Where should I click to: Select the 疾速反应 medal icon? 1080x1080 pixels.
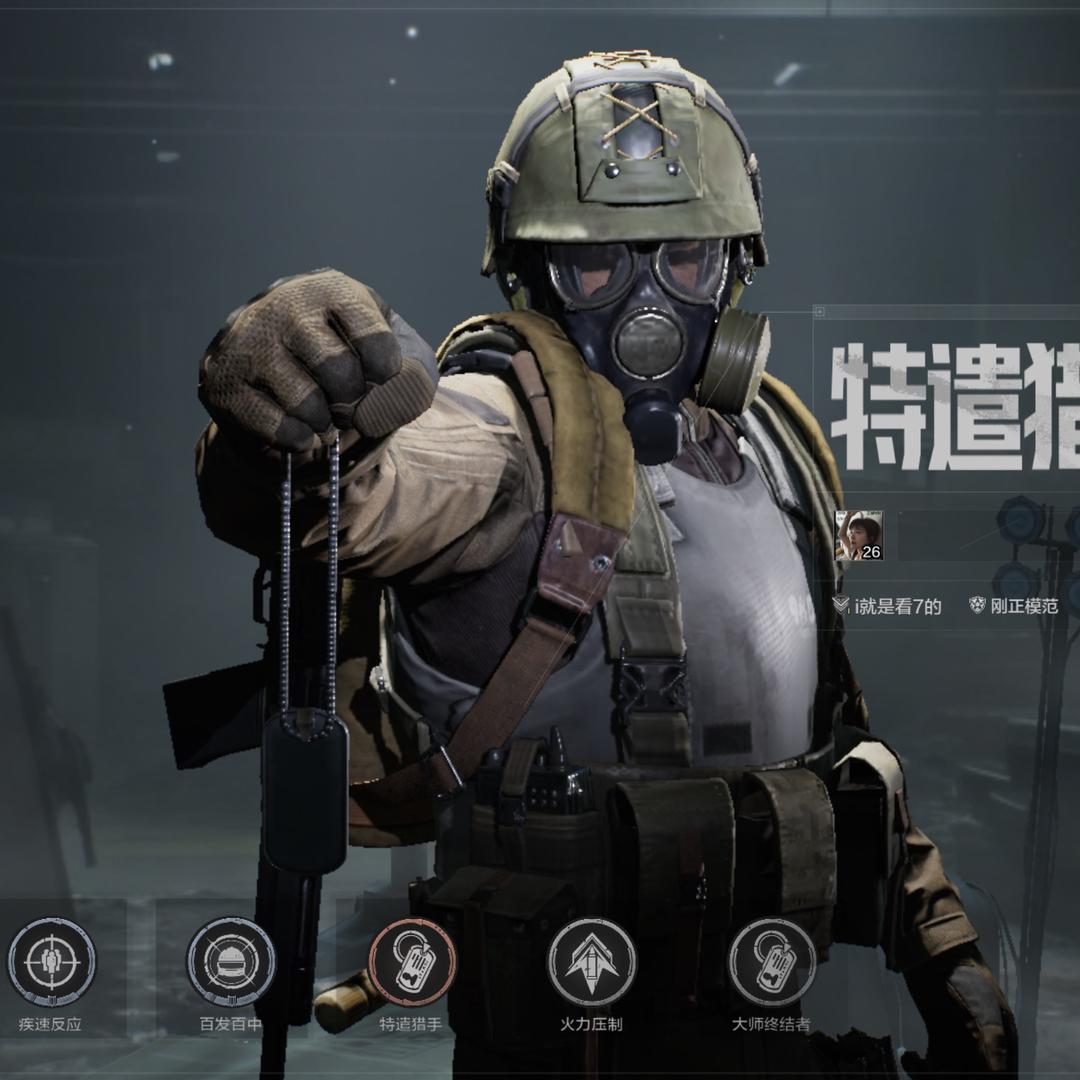click(x=52, y=962)
